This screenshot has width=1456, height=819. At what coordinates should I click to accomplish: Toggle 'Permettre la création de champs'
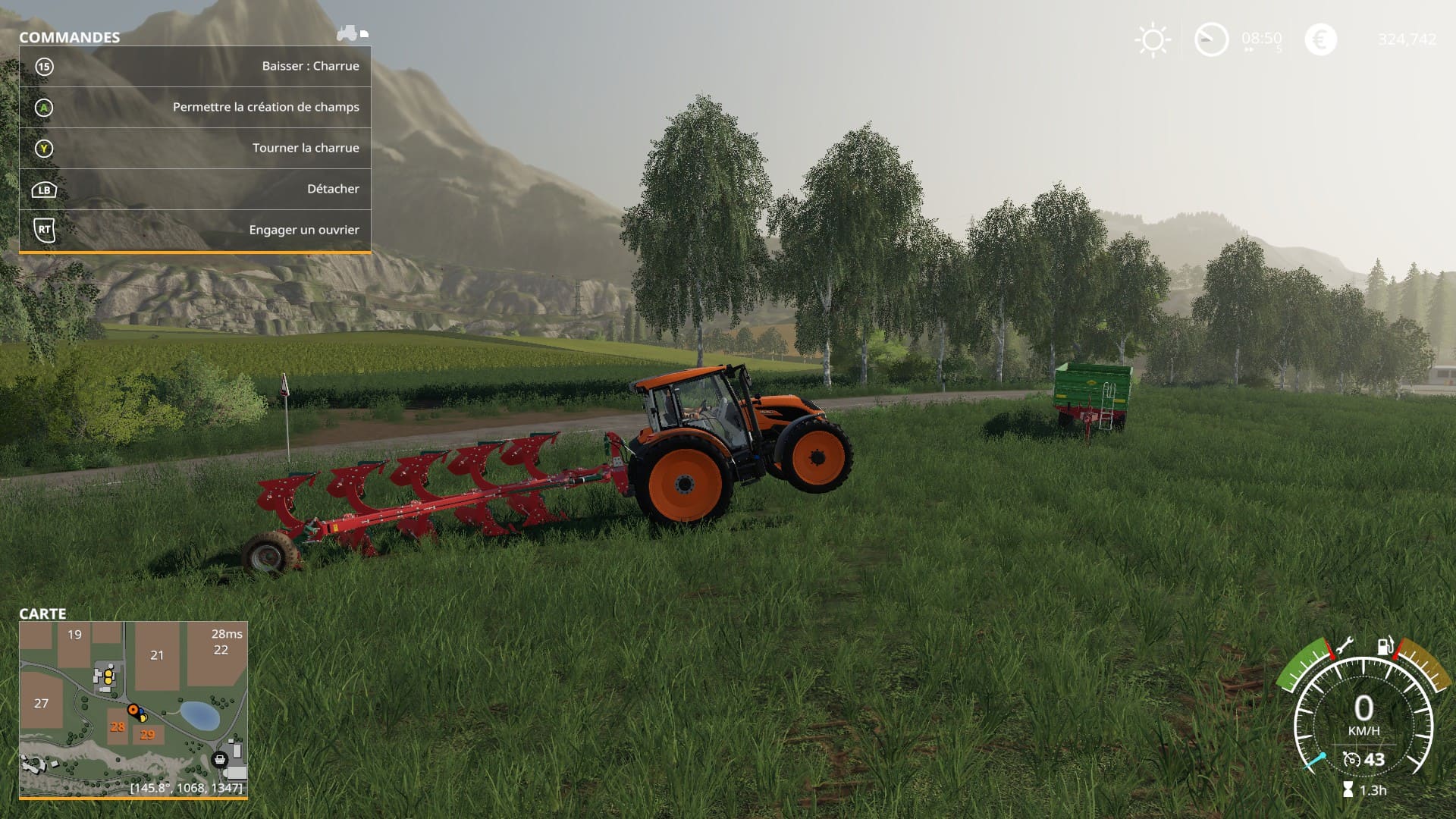pos(265,108)
